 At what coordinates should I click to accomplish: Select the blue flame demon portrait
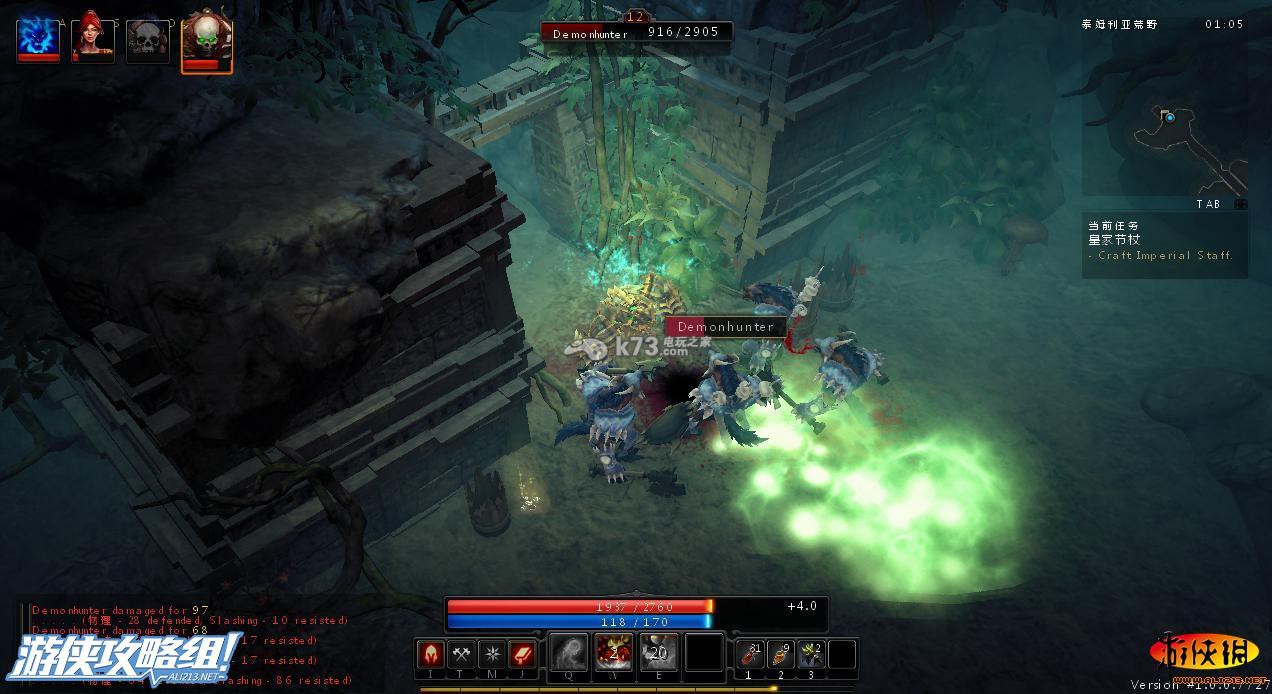(38, 38)
